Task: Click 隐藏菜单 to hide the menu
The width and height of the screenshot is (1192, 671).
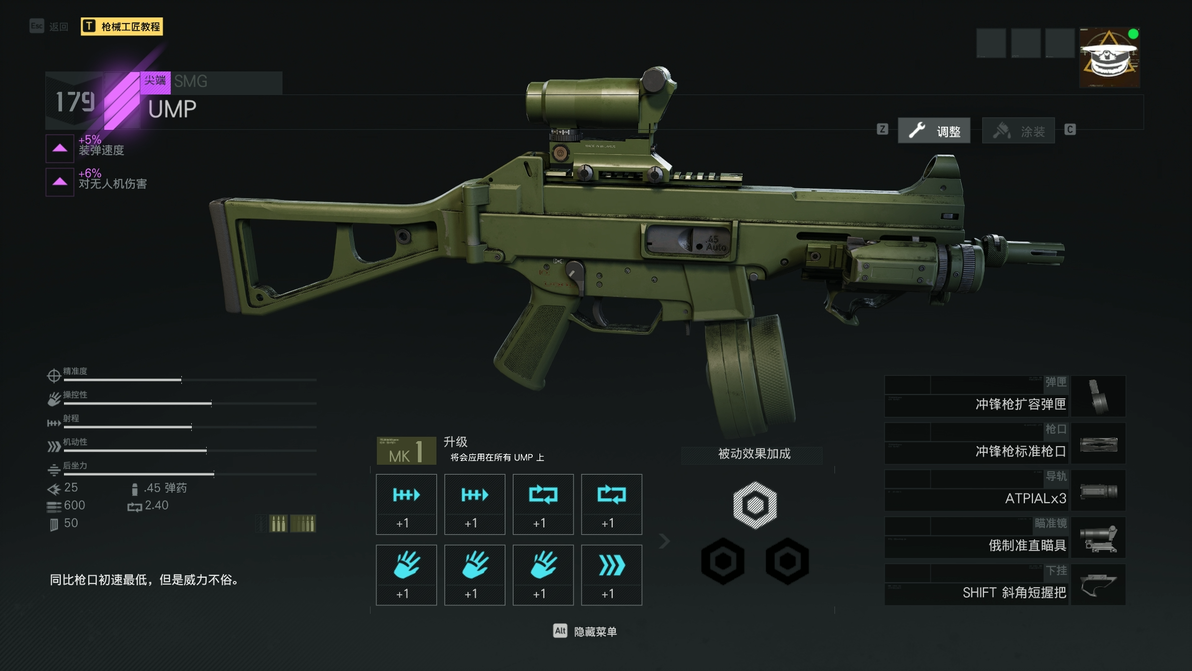Action: pos(586,631)
